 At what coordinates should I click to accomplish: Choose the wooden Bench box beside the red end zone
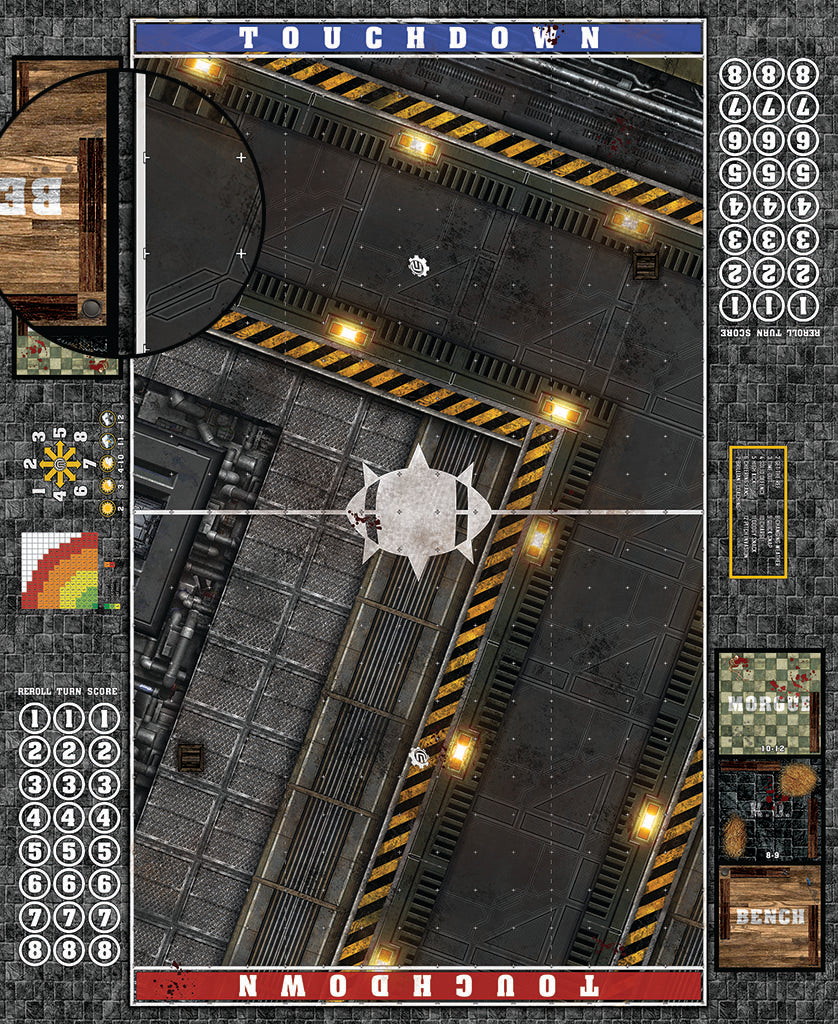tap(769, 917)
